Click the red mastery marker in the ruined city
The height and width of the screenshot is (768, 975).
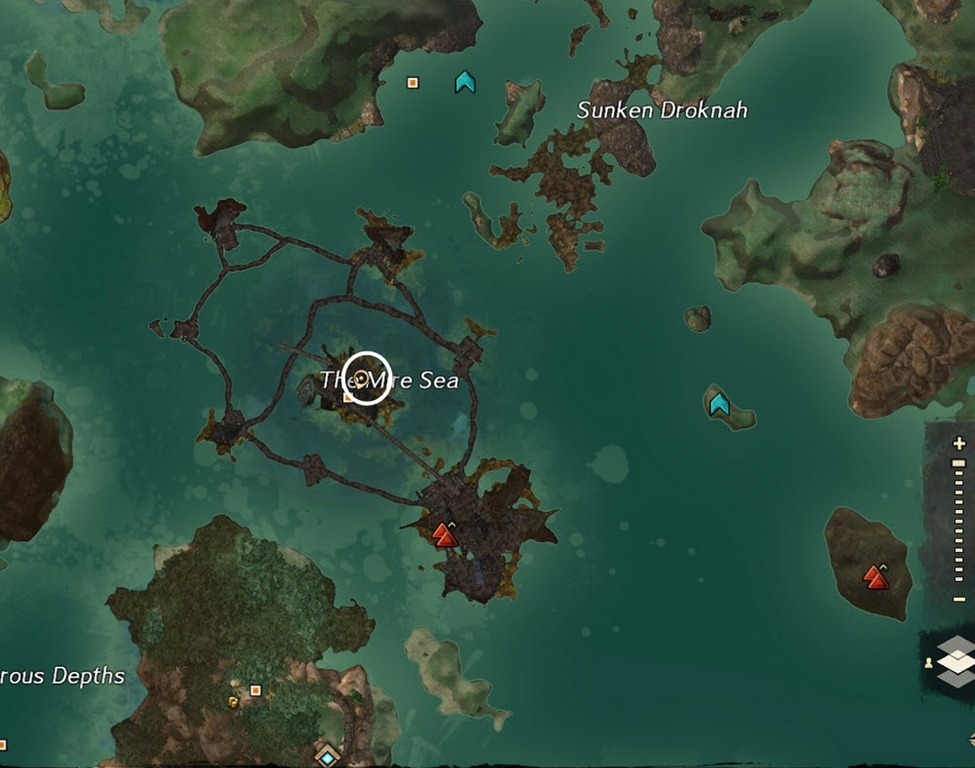click(x=444, y=535)
